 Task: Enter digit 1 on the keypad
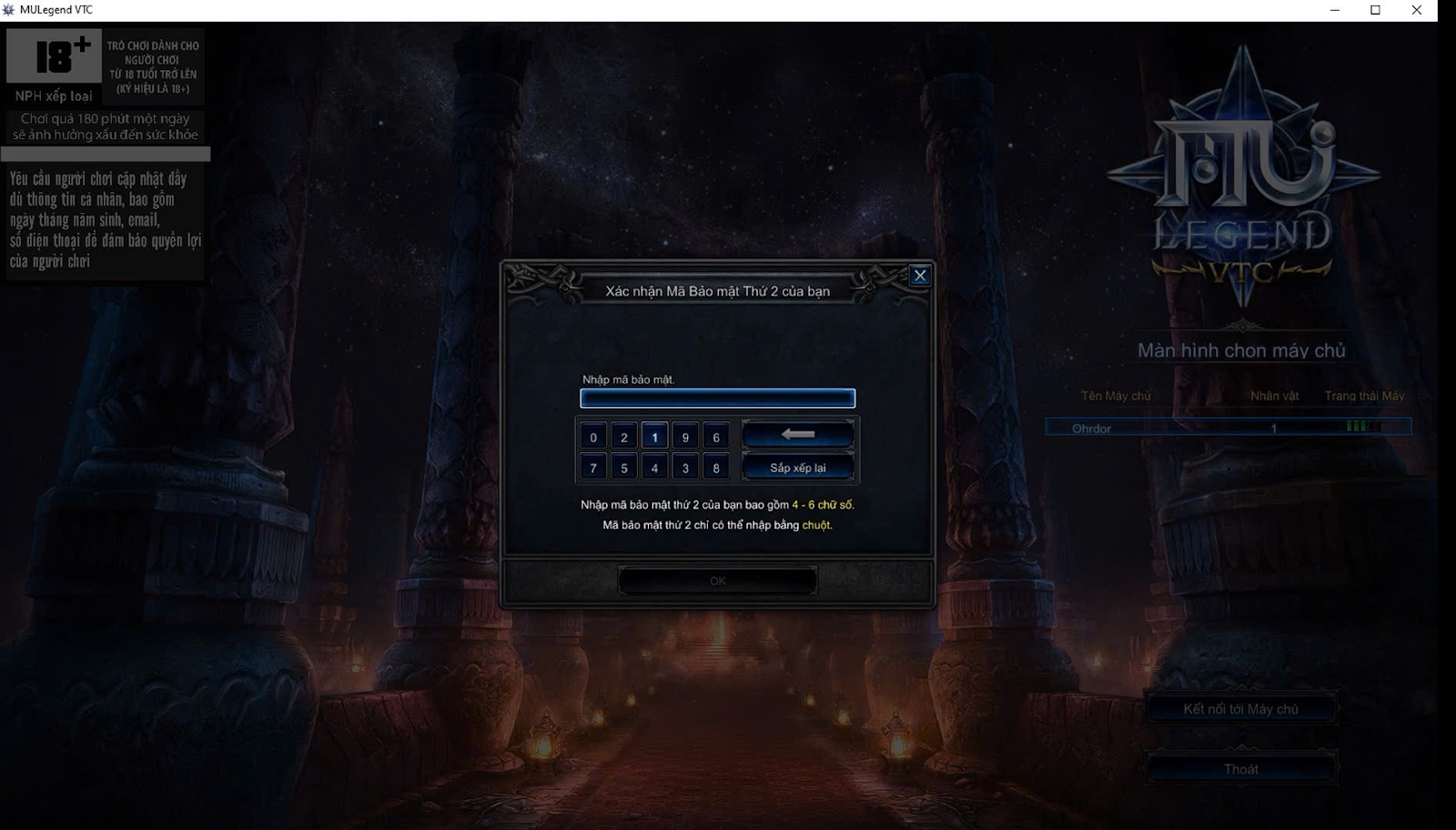click(654, 438)
